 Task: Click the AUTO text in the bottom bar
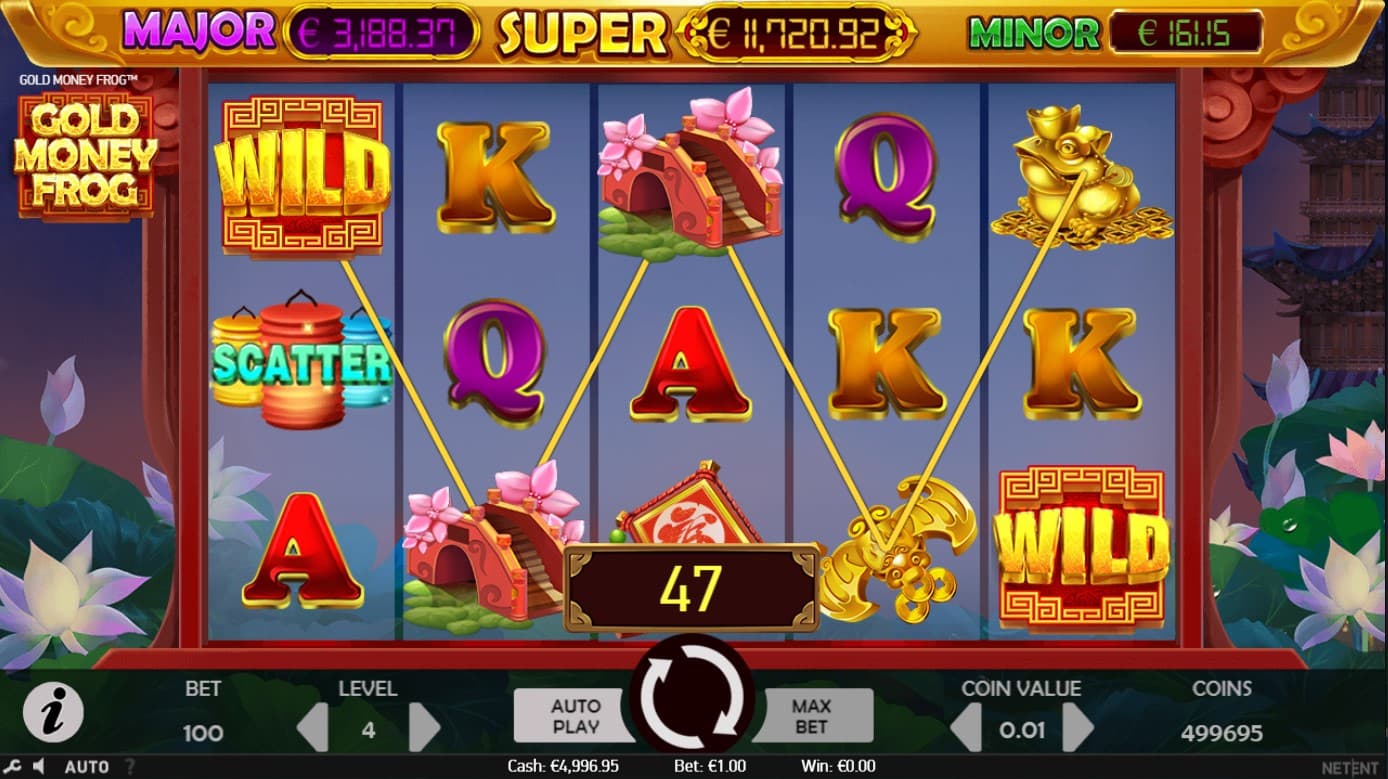tap(87, 767)
